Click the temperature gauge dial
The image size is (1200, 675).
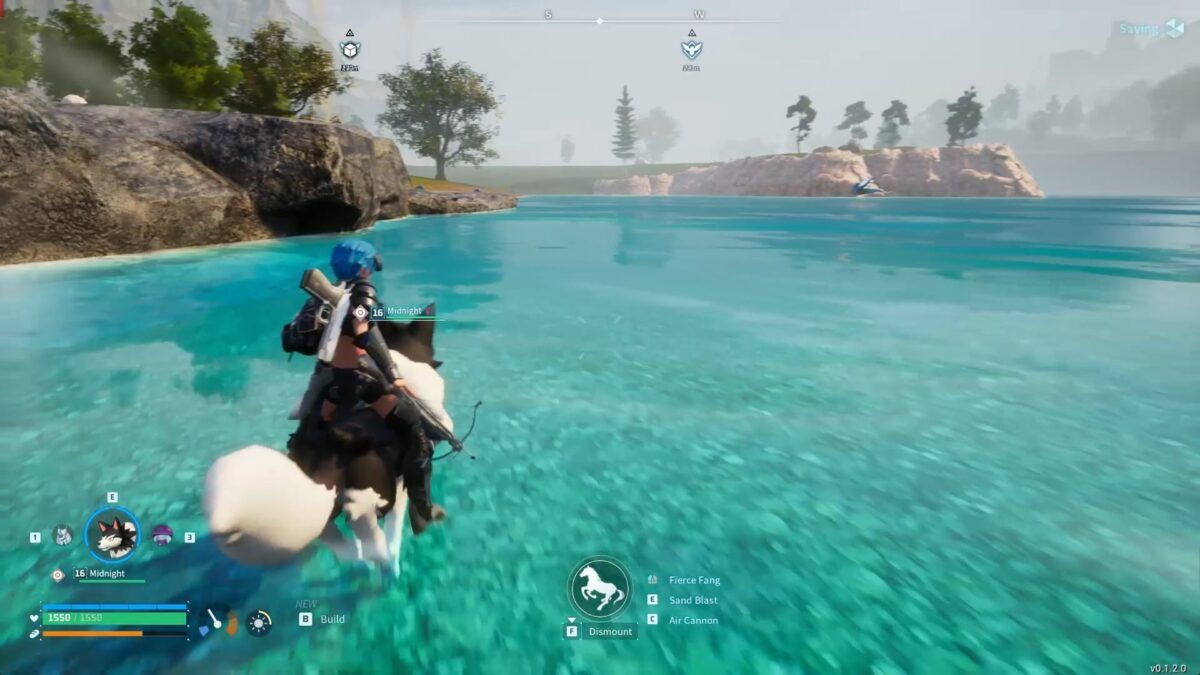218,622
